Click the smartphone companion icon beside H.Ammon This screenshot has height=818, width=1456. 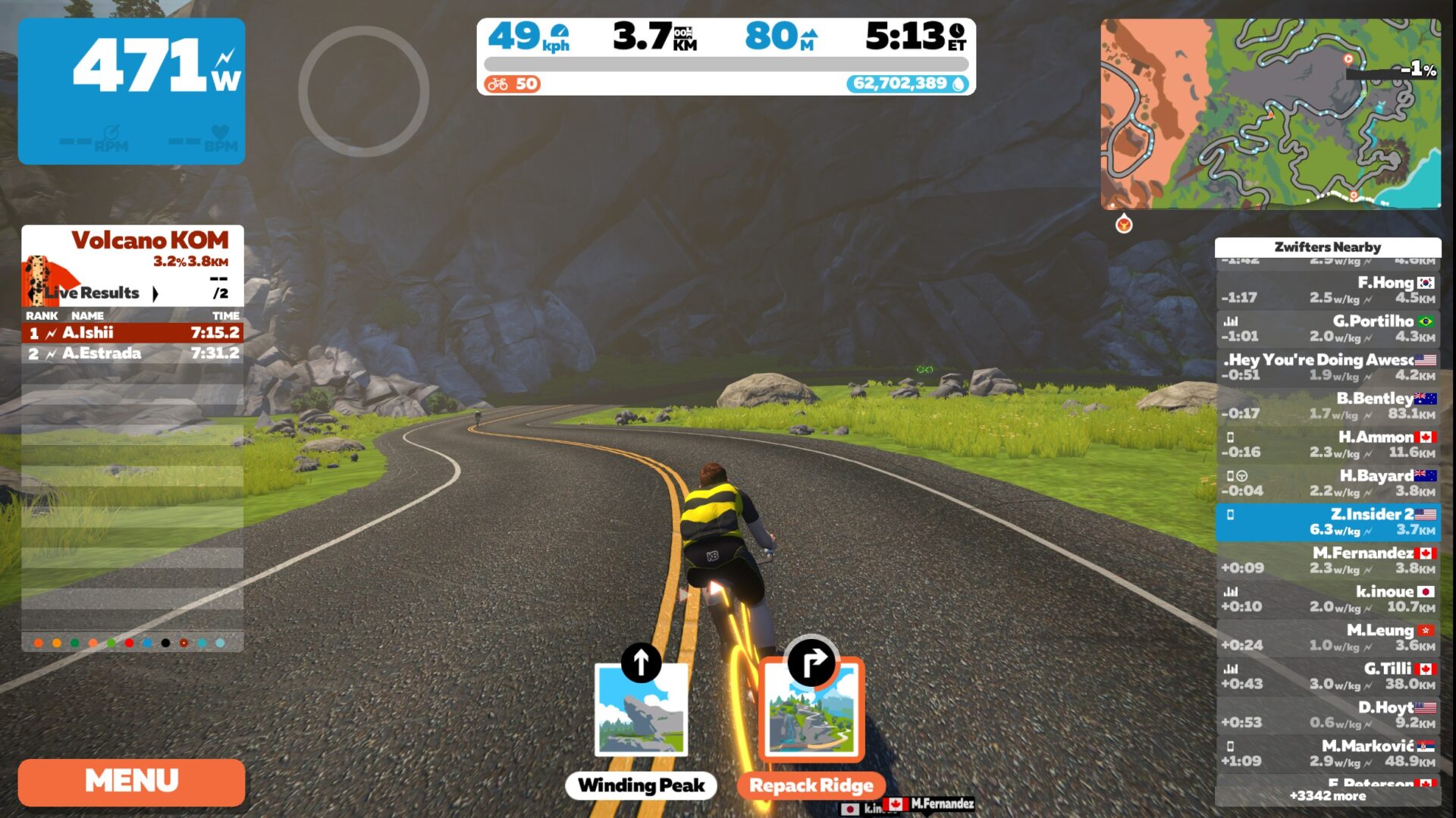(1232, 437)
